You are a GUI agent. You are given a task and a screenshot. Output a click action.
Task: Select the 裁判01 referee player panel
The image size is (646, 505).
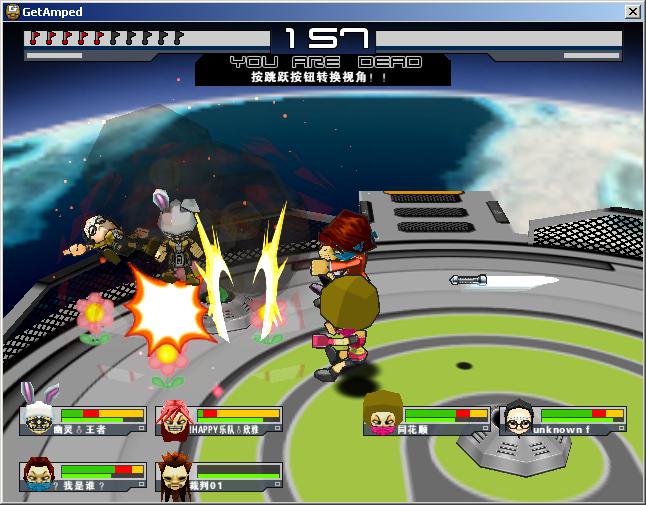219,476
